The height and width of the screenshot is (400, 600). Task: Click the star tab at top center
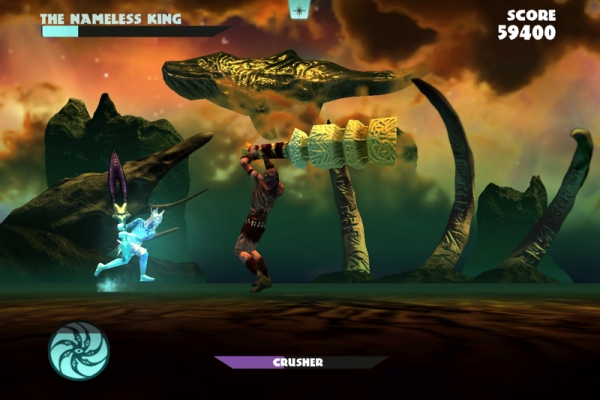tap(299, 9)
